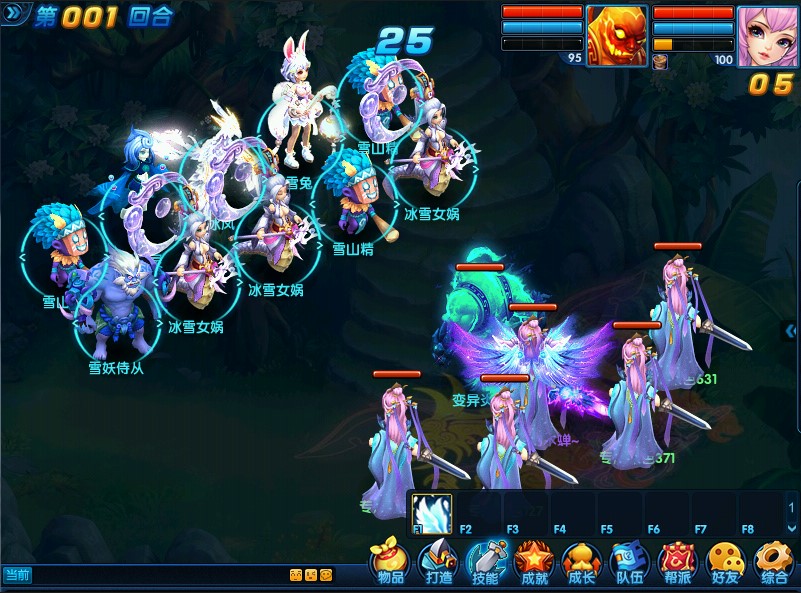Click the pink-haired player character portrait
The height and width of the screenshot is (593, 801).
click(767, 36)
